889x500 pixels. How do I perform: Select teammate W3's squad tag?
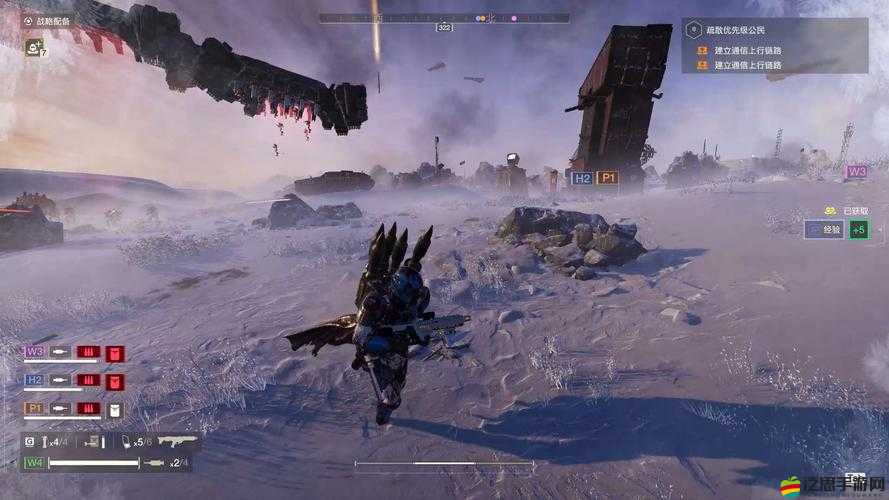[x=34, y=352]
